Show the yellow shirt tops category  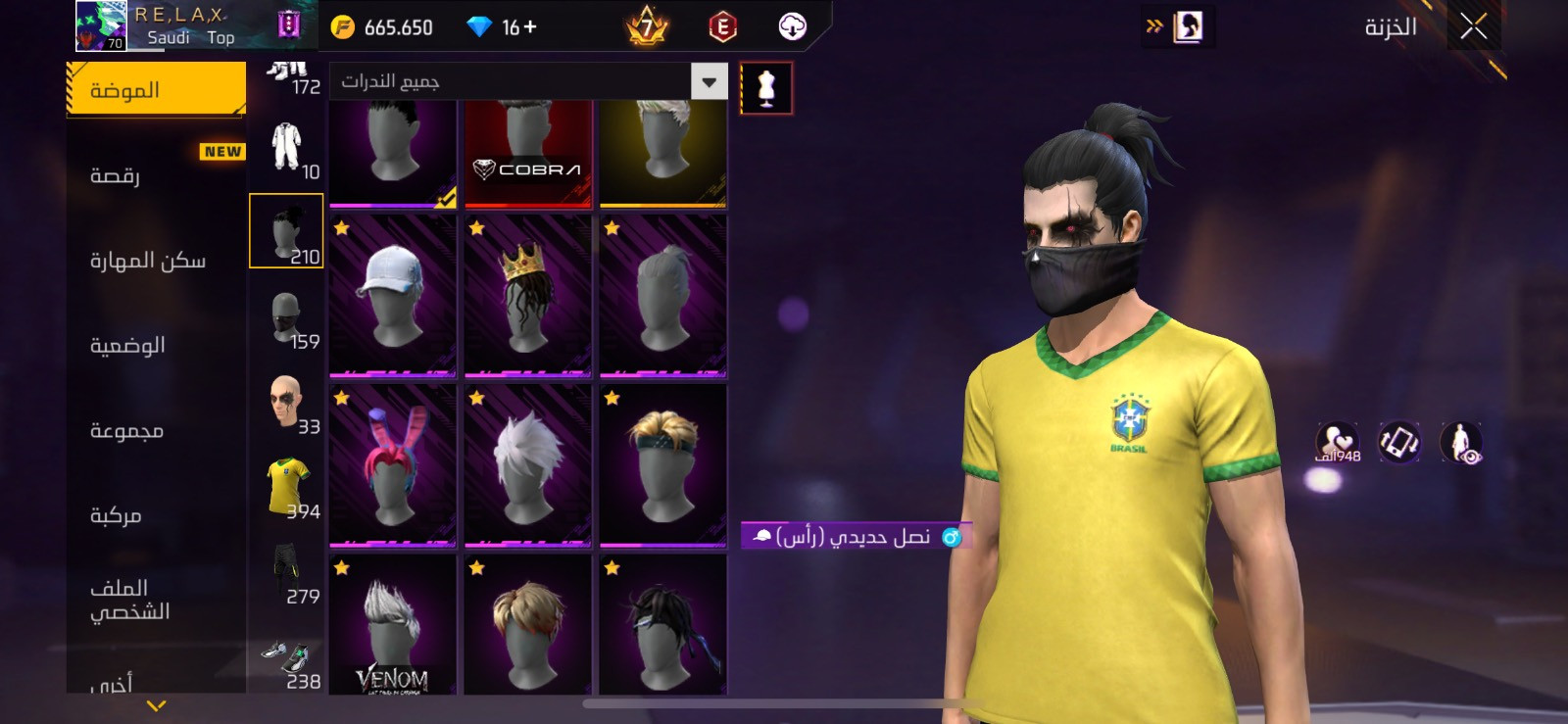286,488
